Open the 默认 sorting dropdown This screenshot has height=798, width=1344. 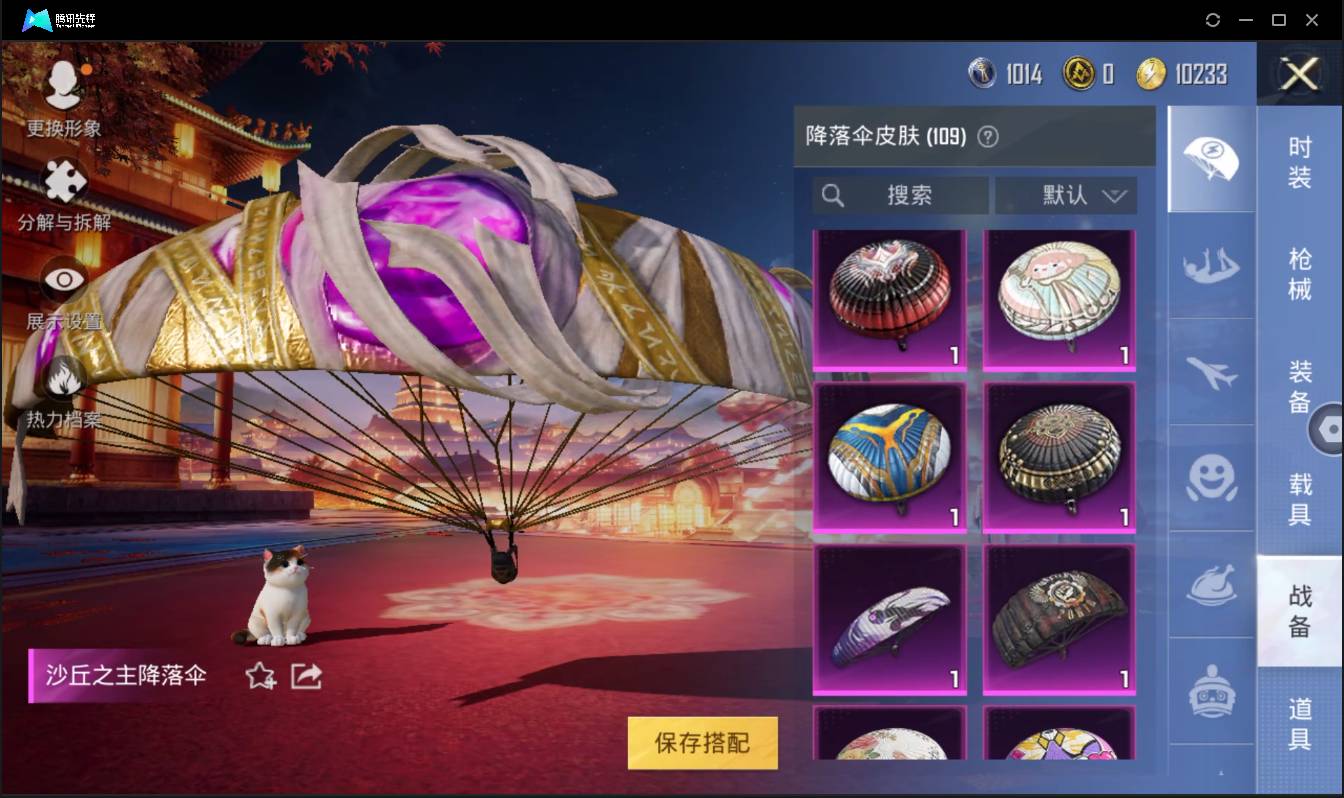1066,195
